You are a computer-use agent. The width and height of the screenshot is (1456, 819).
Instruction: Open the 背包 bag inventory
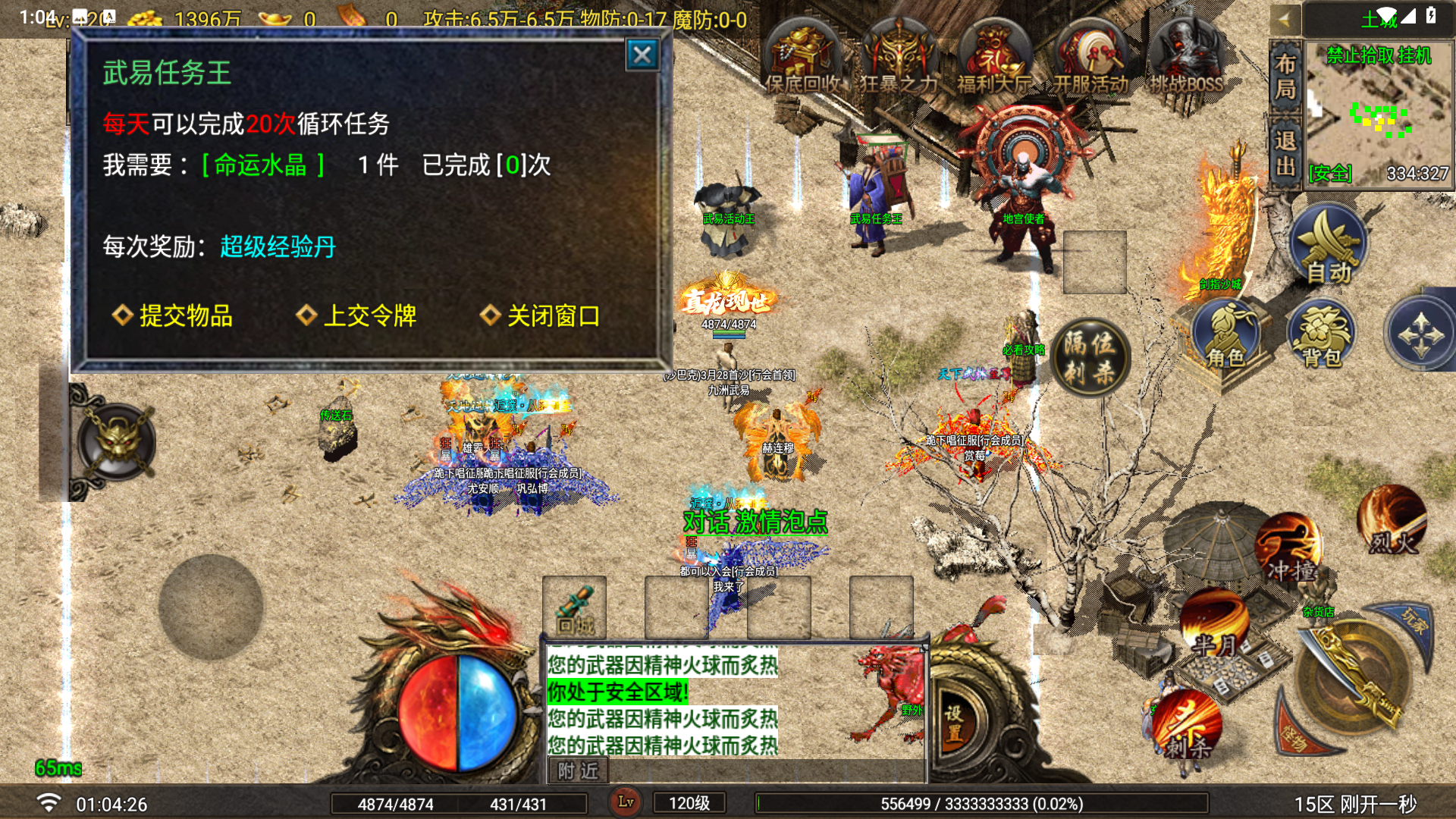[x=1322, y=334]
